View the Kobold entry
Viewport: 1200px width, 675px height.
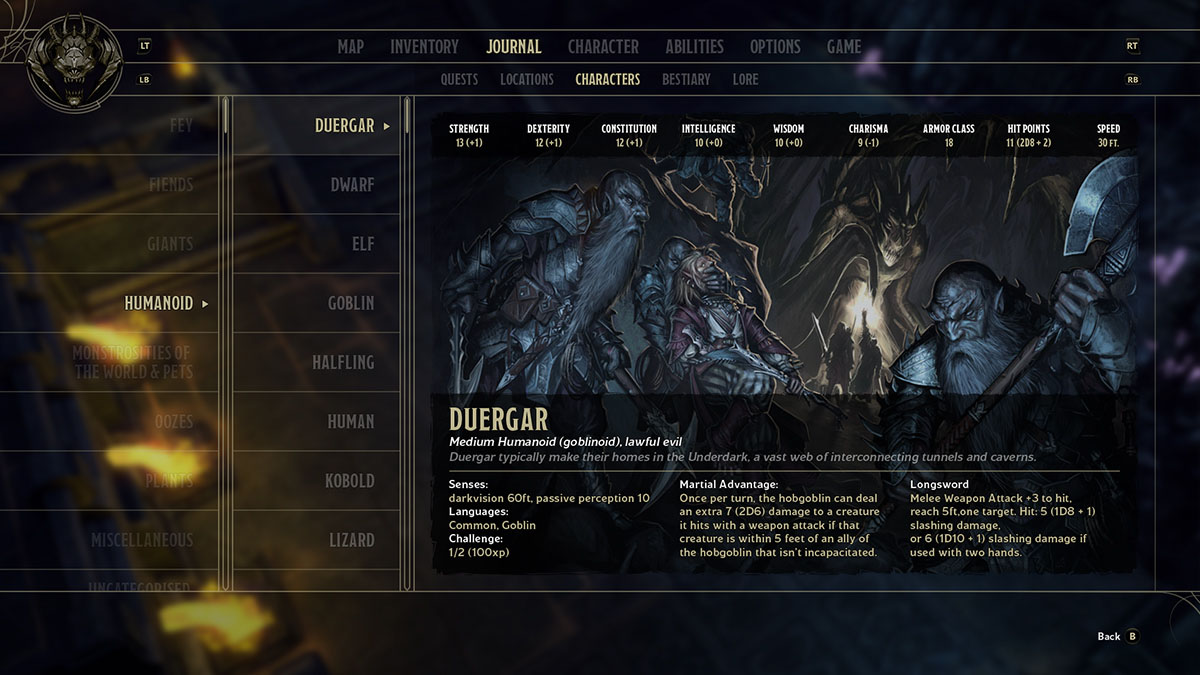(x=349, y=481)
